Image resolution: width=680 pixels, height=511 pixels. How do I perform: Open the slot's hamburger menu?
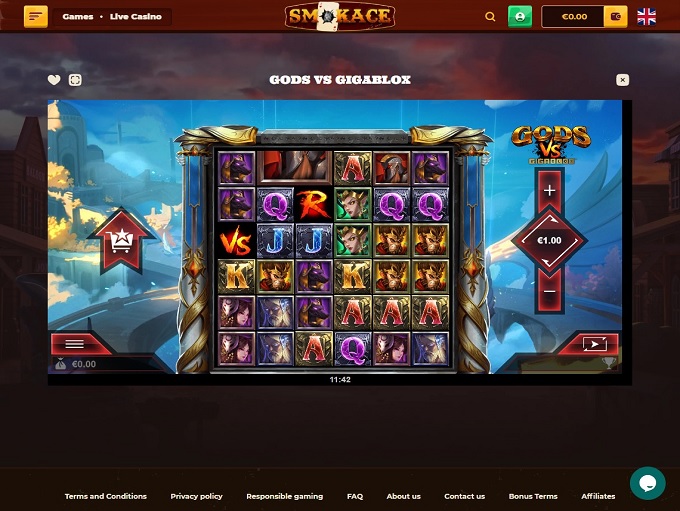point(74,343)
